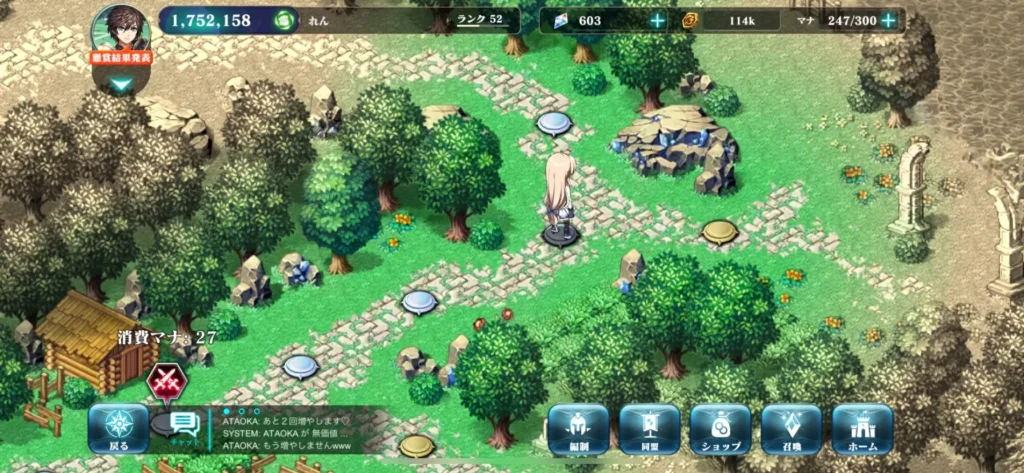
Task: Add more crystals with the plus button
Action: coord(657,21)
